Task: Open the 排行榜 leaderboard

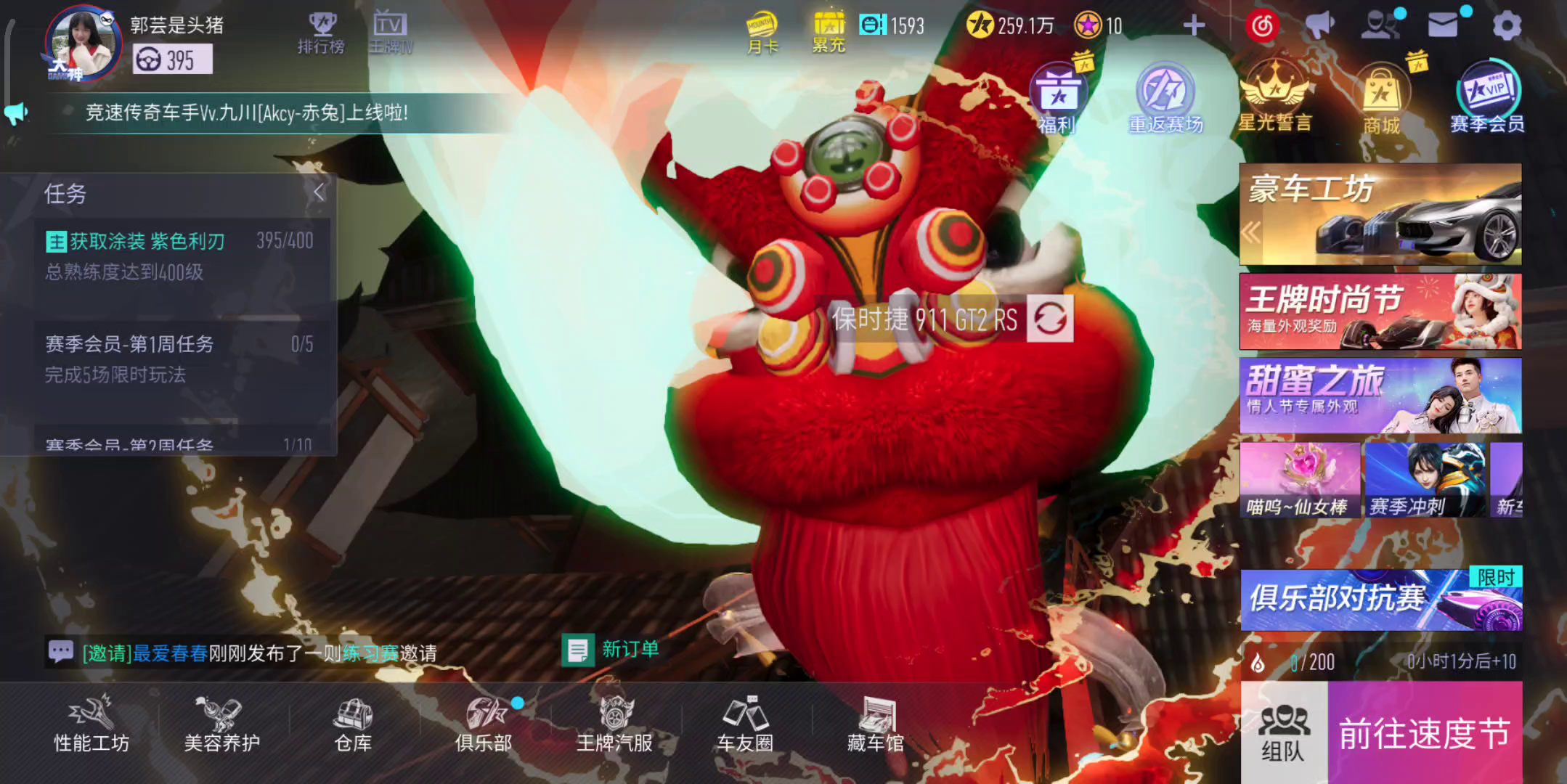Action: click(321, 33)
